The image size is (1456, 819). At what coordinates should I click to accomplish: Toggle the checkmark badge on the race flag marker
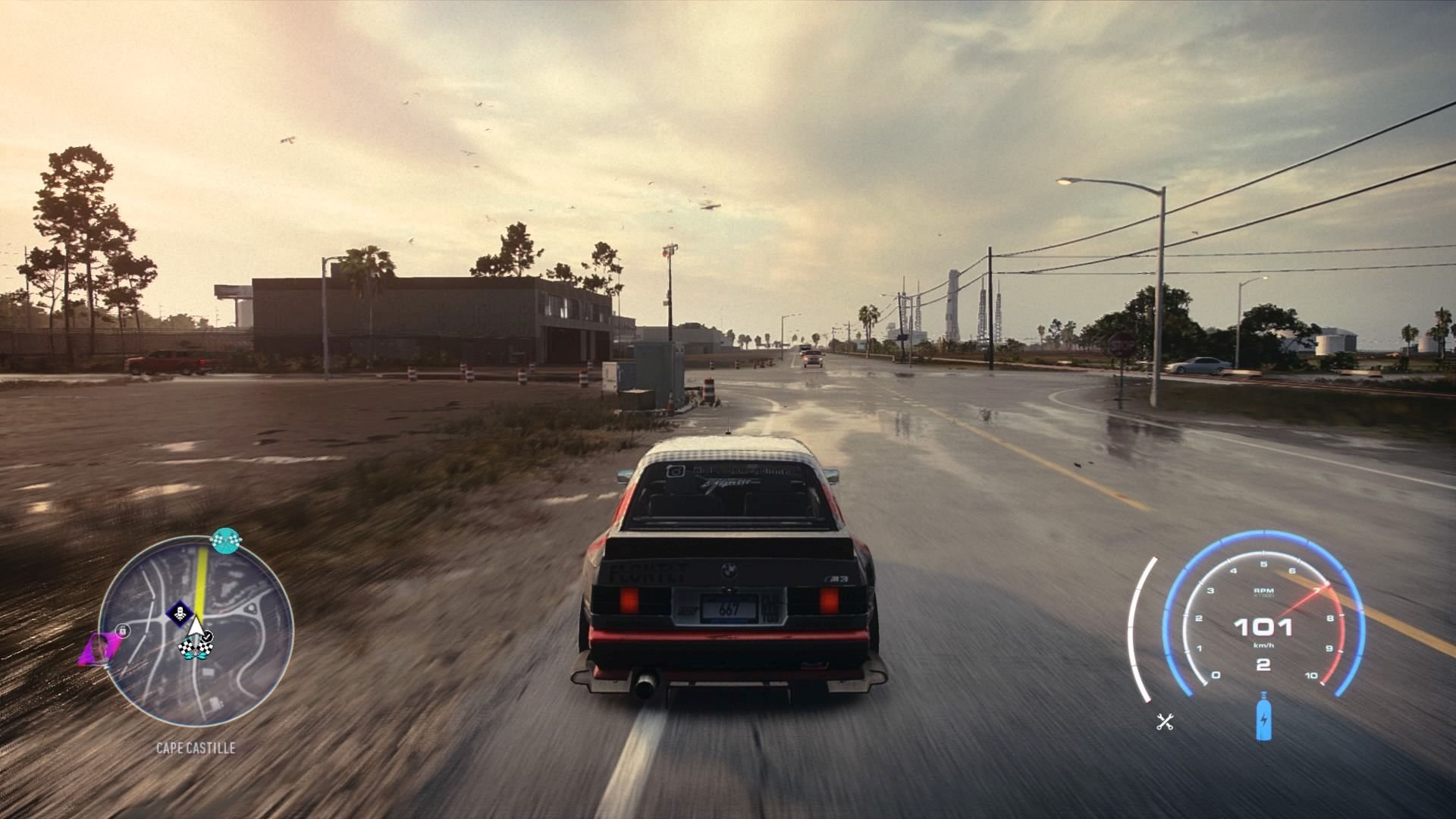click(x=206, y=635)
